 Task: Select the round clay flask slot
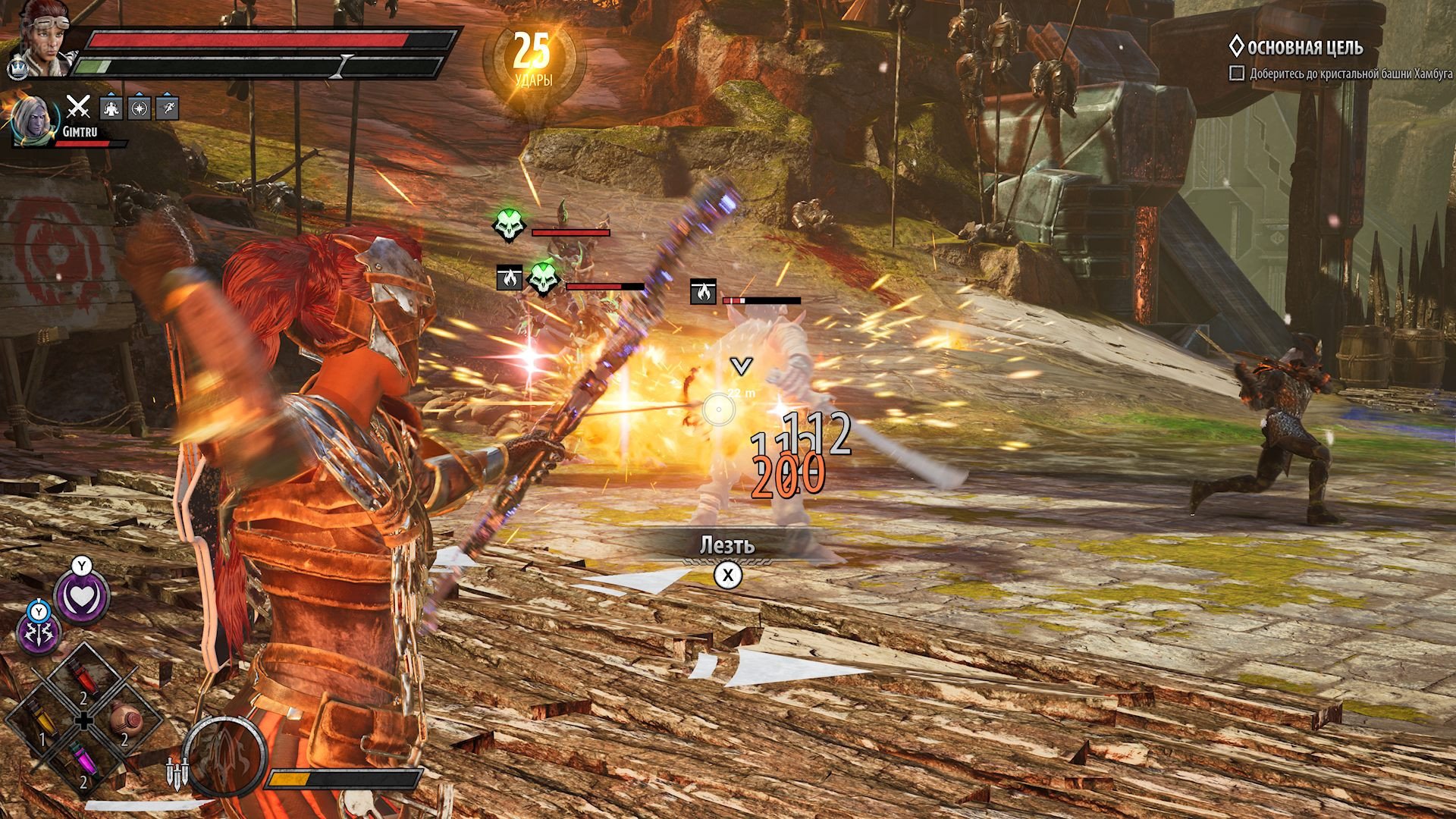[124, 720]
